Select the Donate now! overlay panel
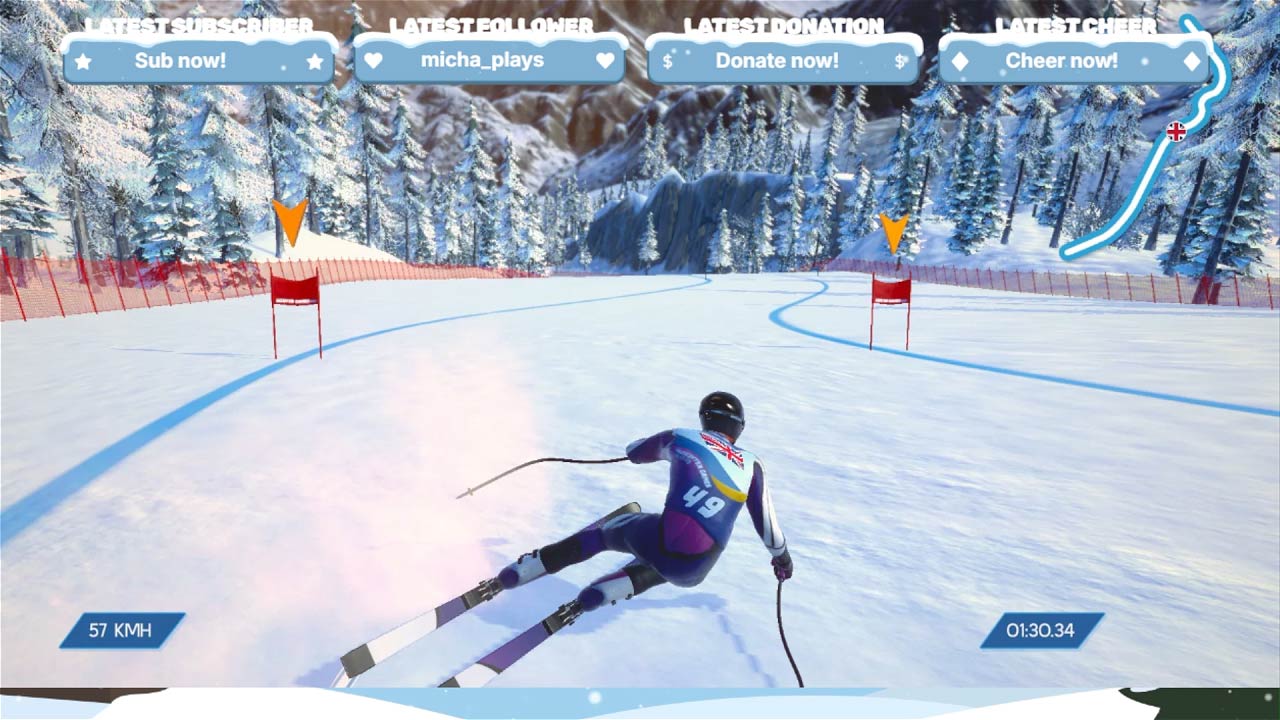 click(x=783, y=61)
